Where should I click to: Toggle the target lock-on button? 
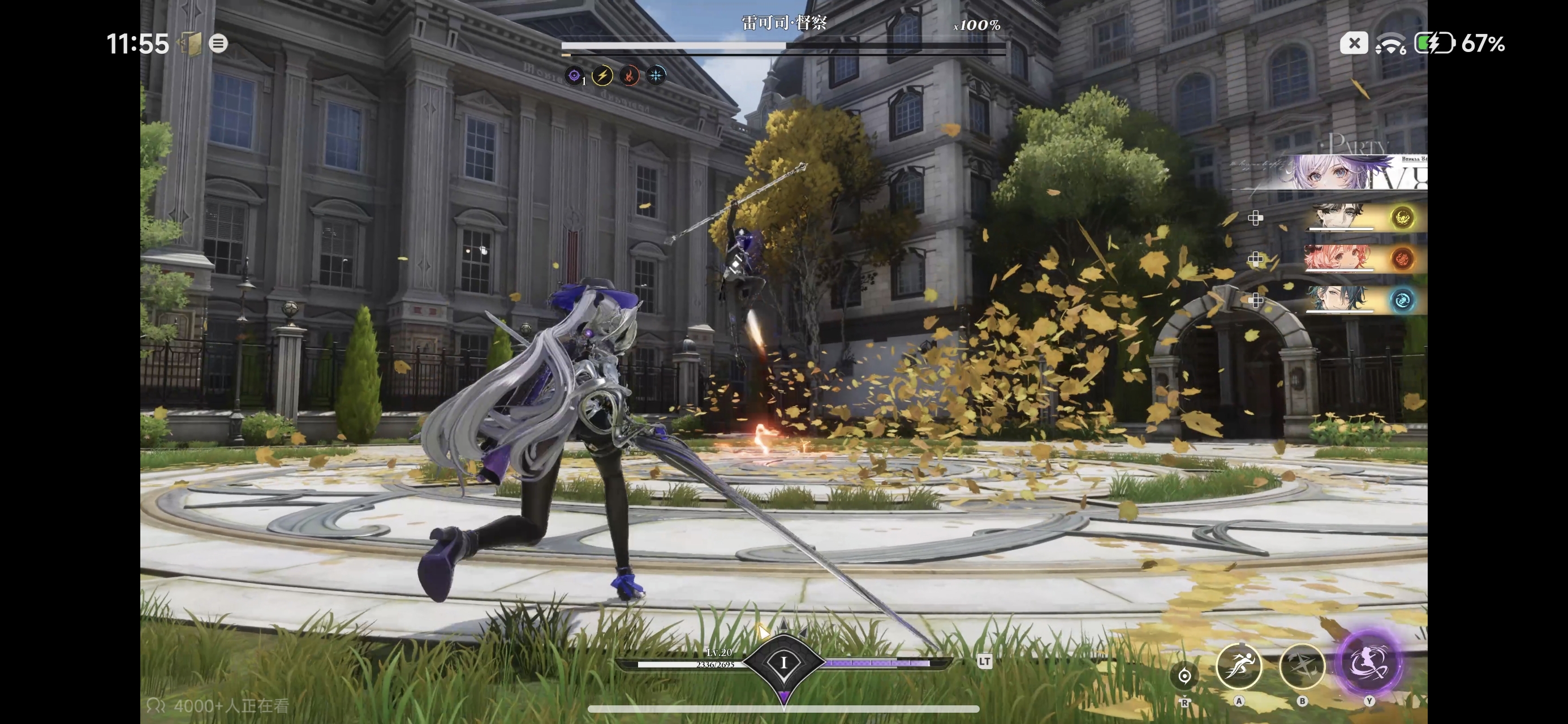pyautogui.click(x=1184, y=675)
